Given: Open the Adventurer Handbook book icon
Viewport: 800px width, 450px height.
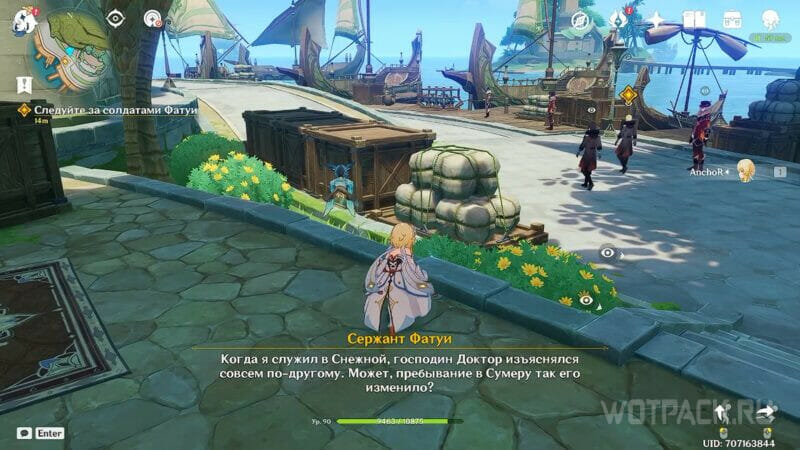Looking at the screenshot, I should (694, 20).
